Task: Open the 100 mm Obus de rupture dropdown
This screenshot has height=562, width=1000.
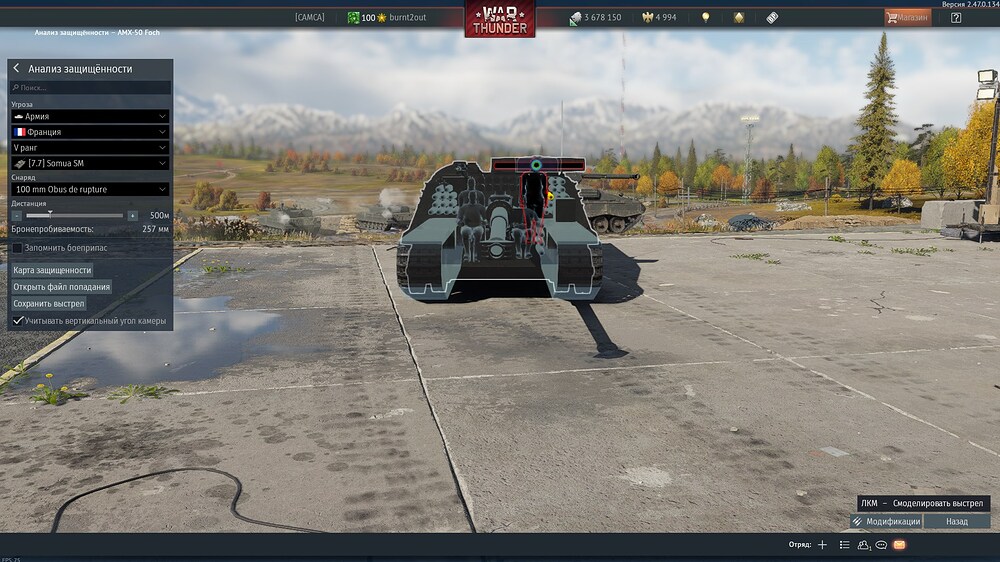Action: [x=89, y=189]
